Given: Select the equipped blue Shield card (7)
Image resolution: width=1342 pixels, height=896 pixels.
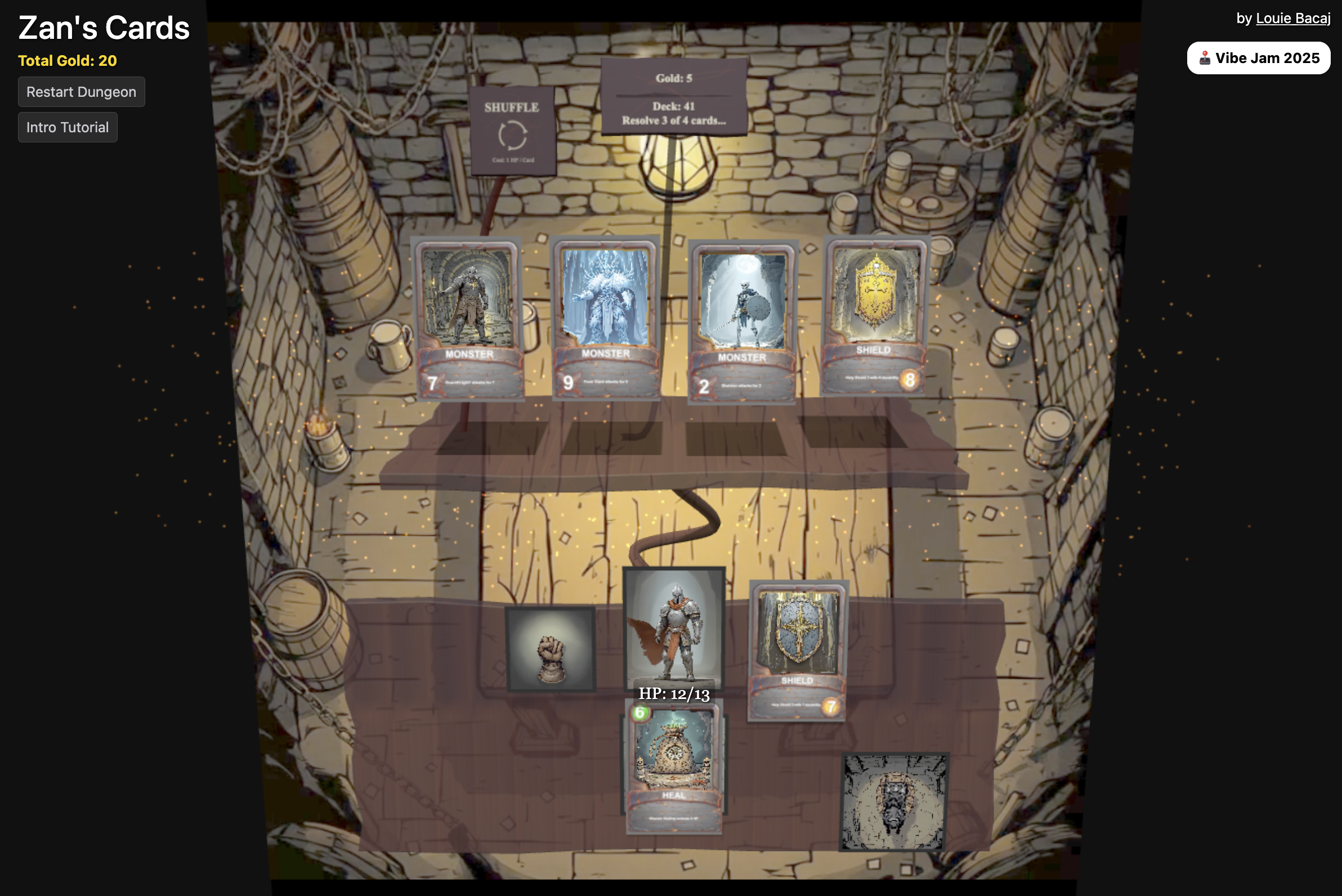Looking at the screenshot, I should click(x=797, y=650).
